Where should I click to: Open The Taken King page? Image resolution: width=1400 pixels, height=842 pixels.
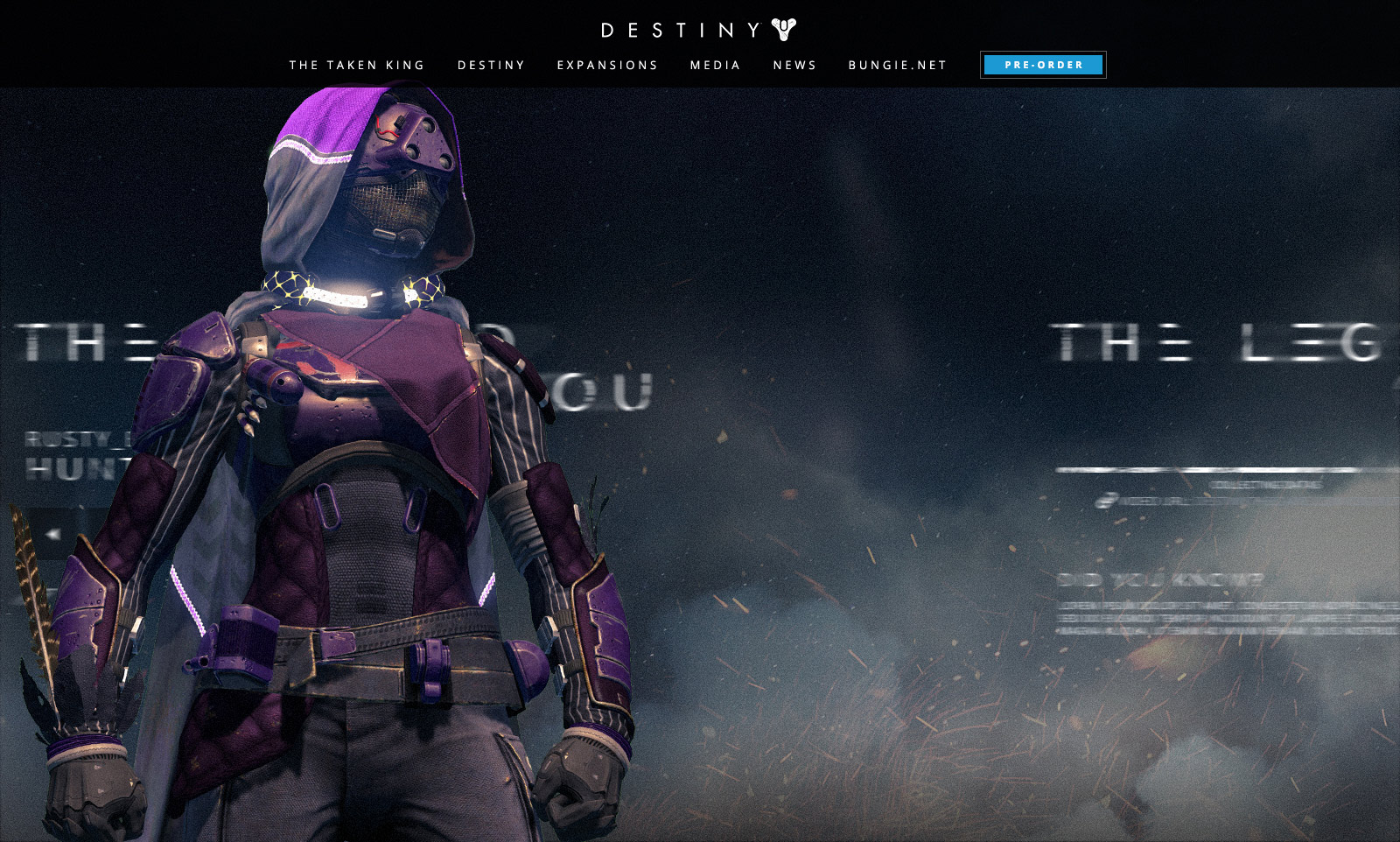(357, 66)
